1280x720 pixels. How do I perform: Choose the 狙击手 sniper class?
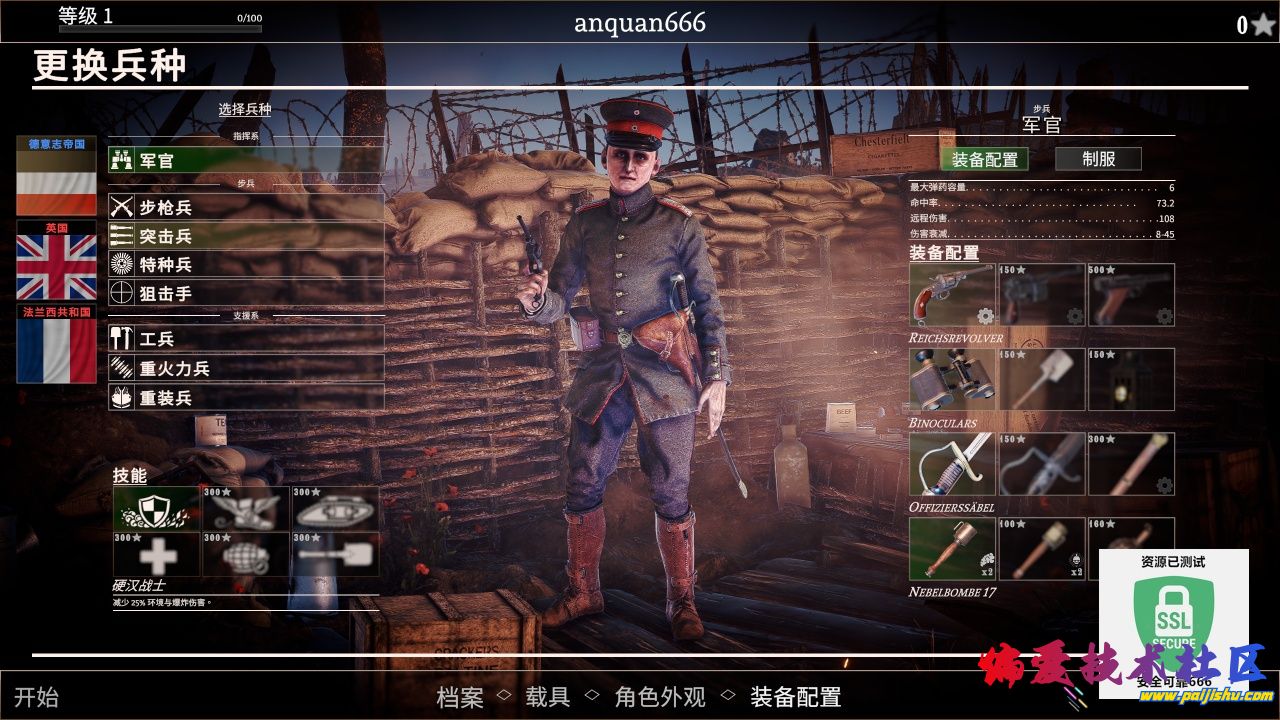point(246,293)
